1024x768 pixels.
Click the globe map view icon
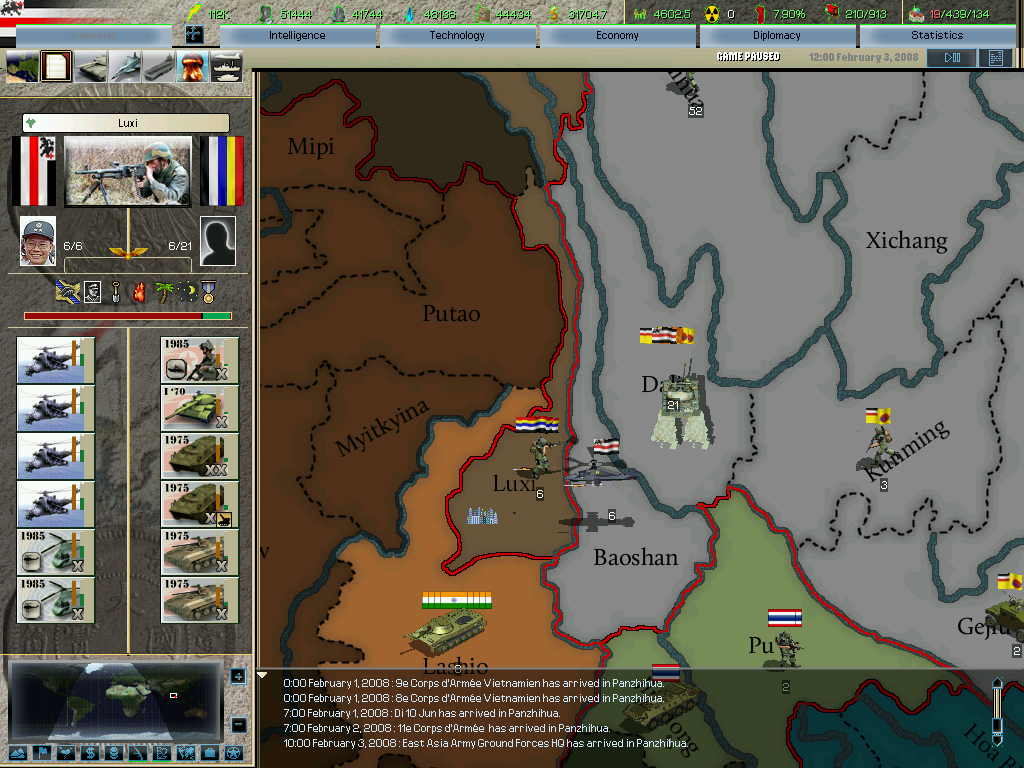pyautogui.click(x=22, y=67)
